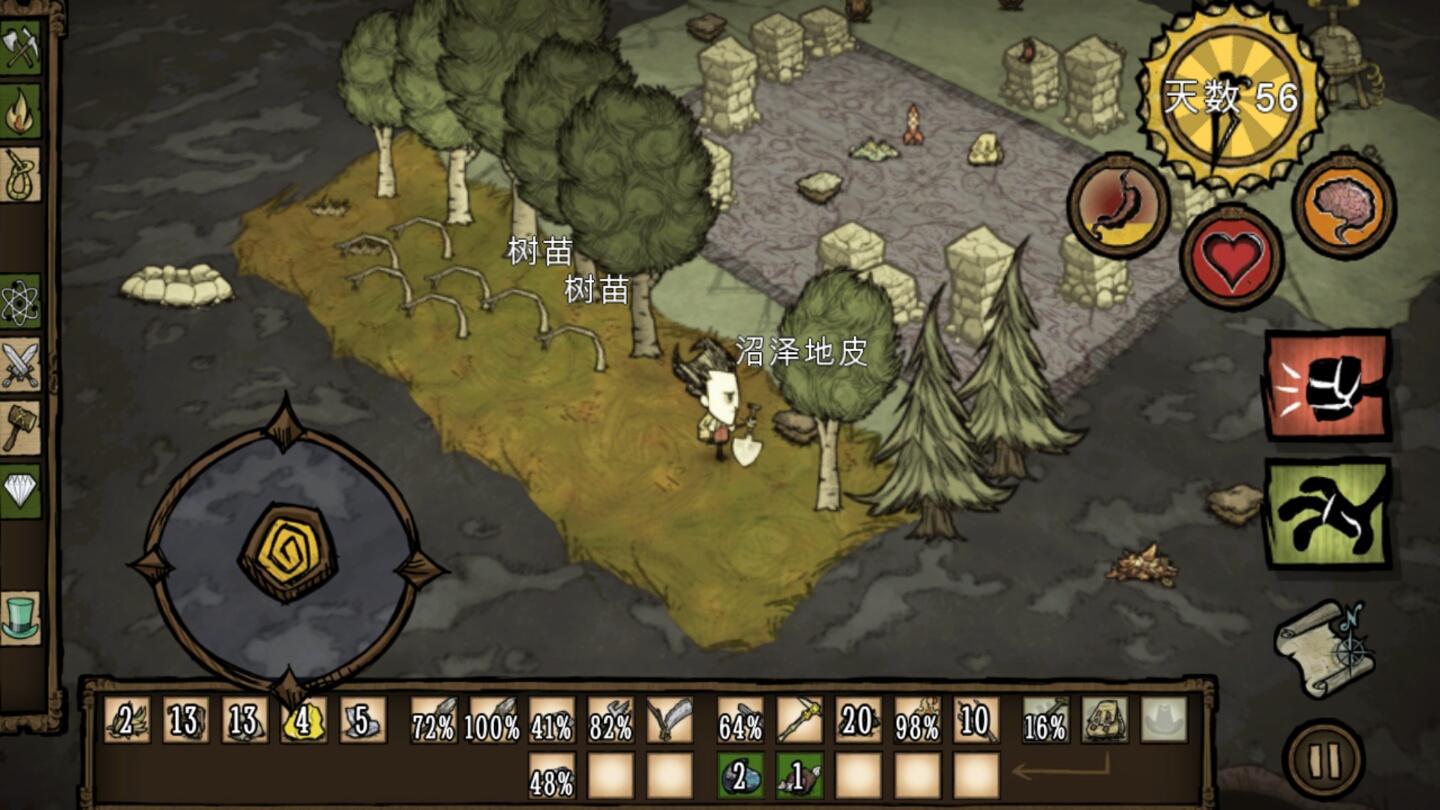Image resolution: width=1440 pixels, height=810 pixels.
Task: Open the rolled map scroll
Action: click(1324, 648)
